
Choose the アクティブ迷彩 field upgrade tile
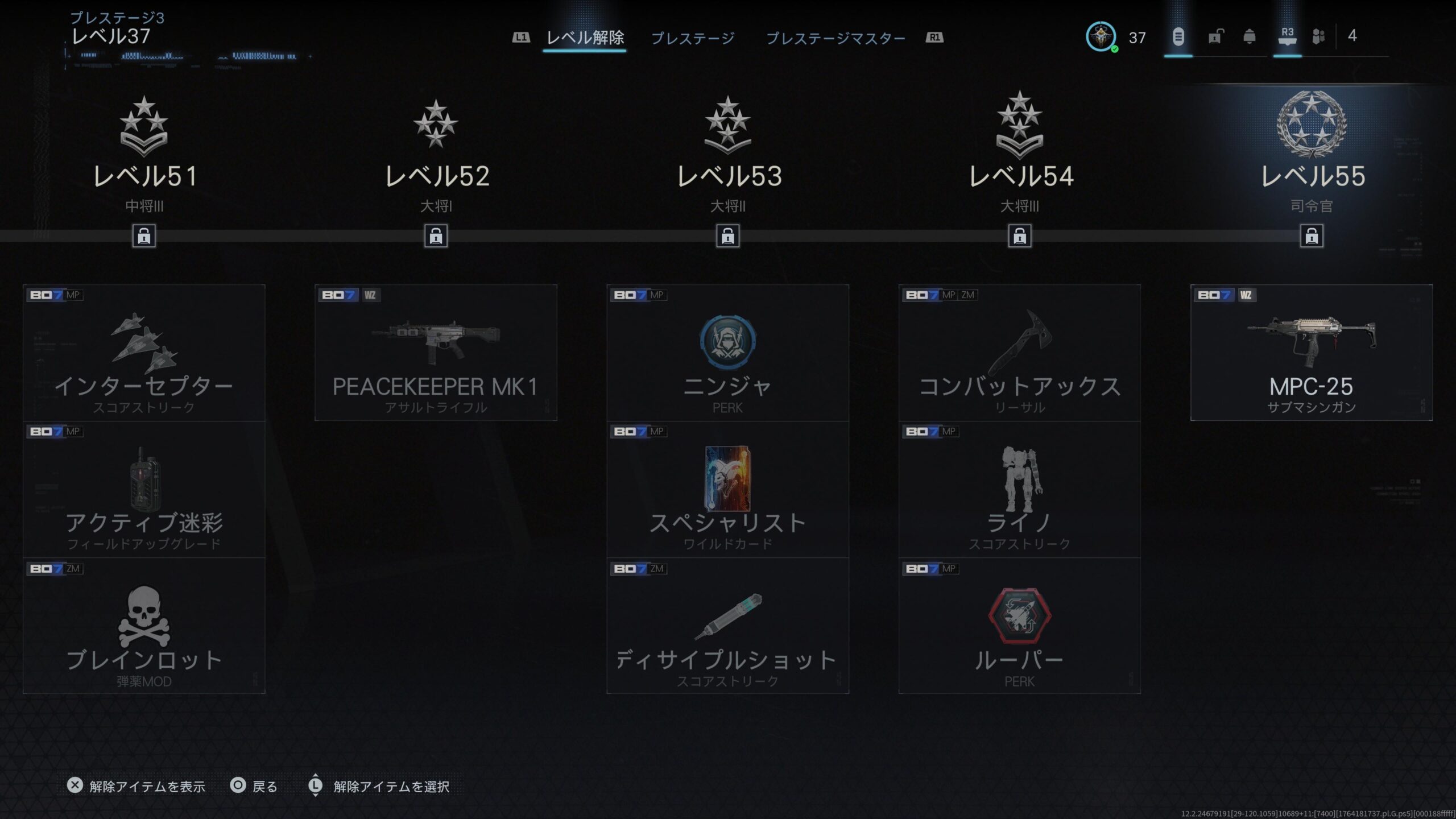tap(144, 489)
